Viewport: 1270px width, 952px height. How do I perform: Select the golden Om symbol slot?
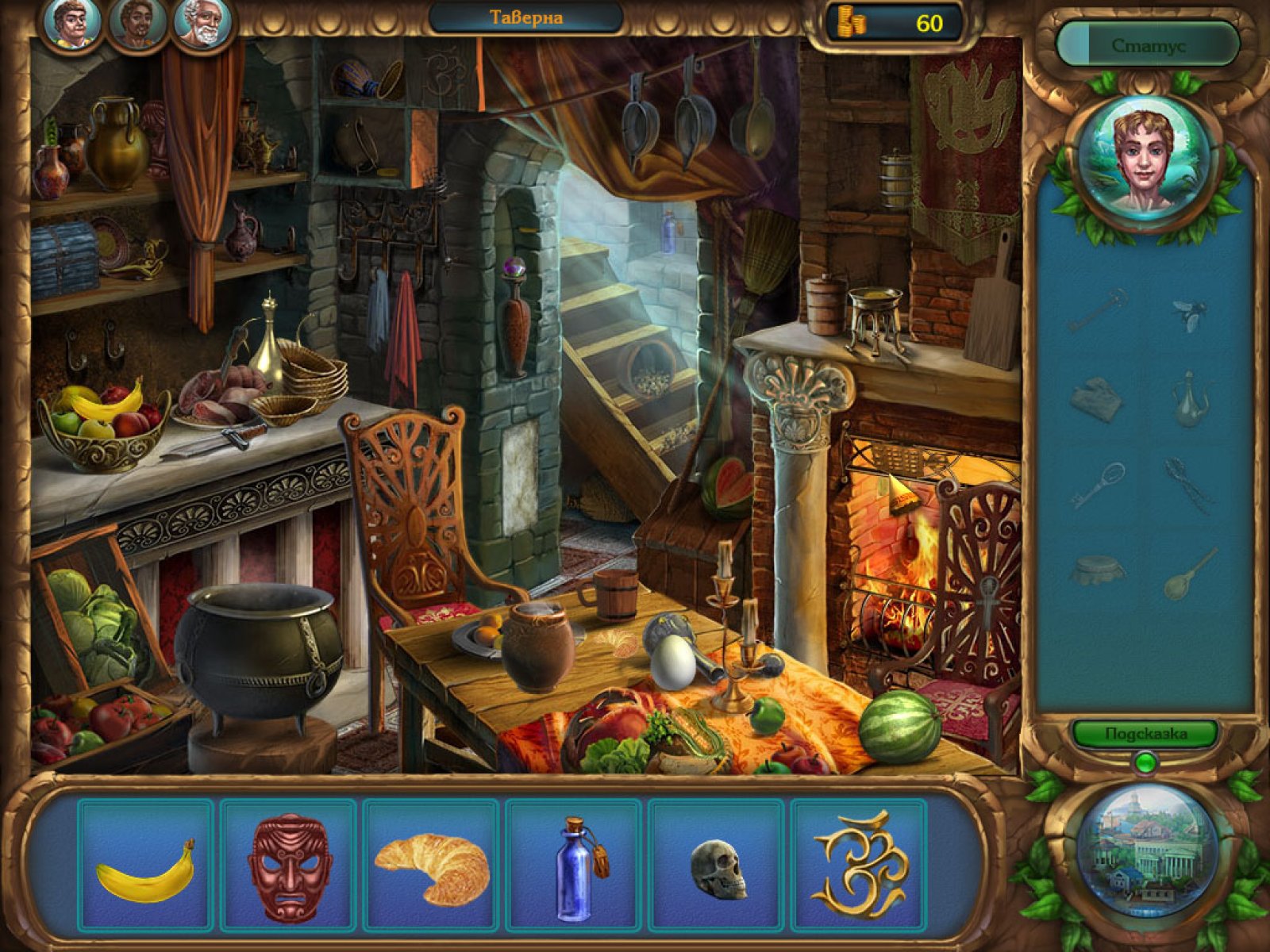(x=859, y=866)
